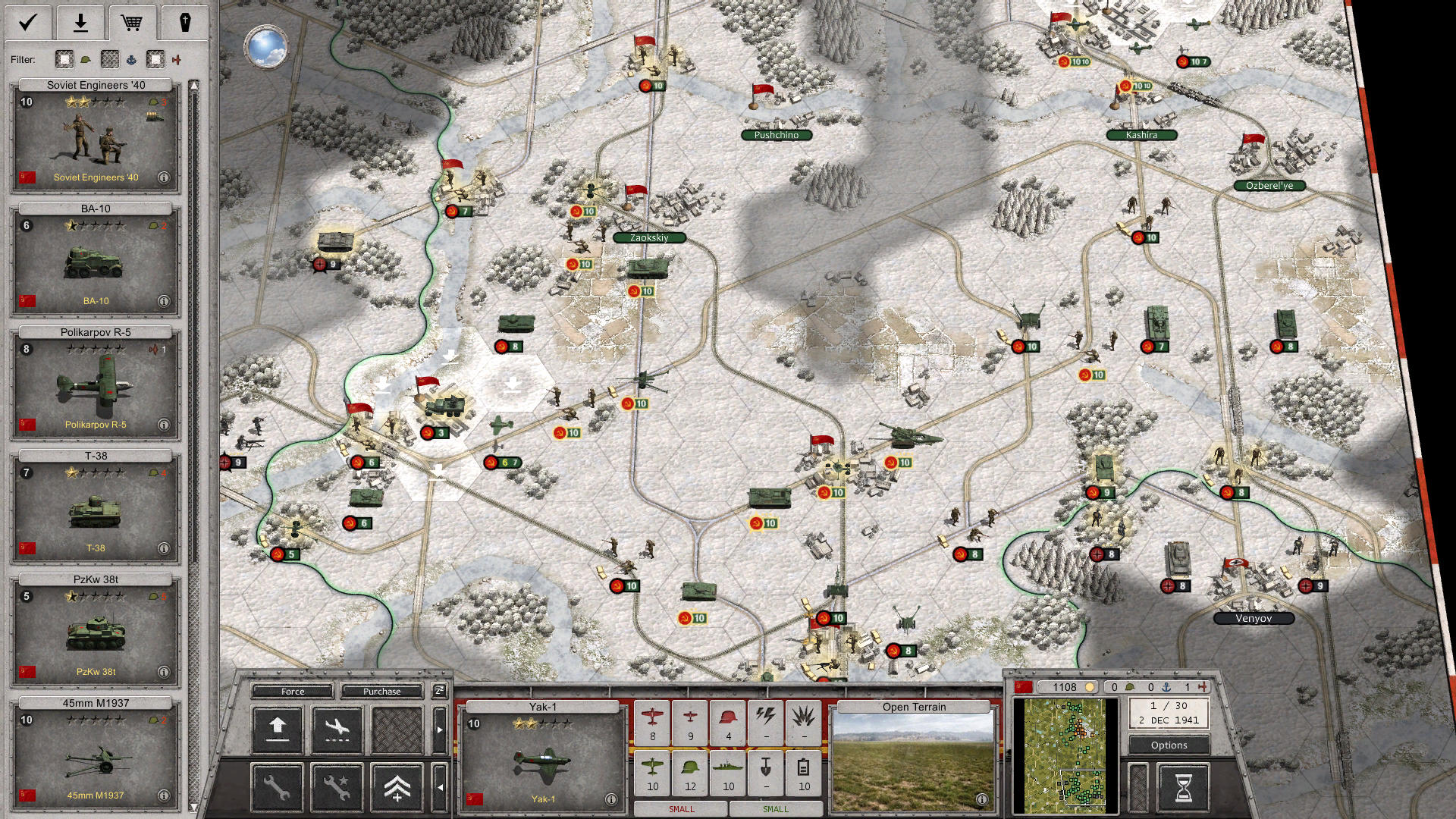Toggle the air units filter checkbox

click(x=155, y=59)
